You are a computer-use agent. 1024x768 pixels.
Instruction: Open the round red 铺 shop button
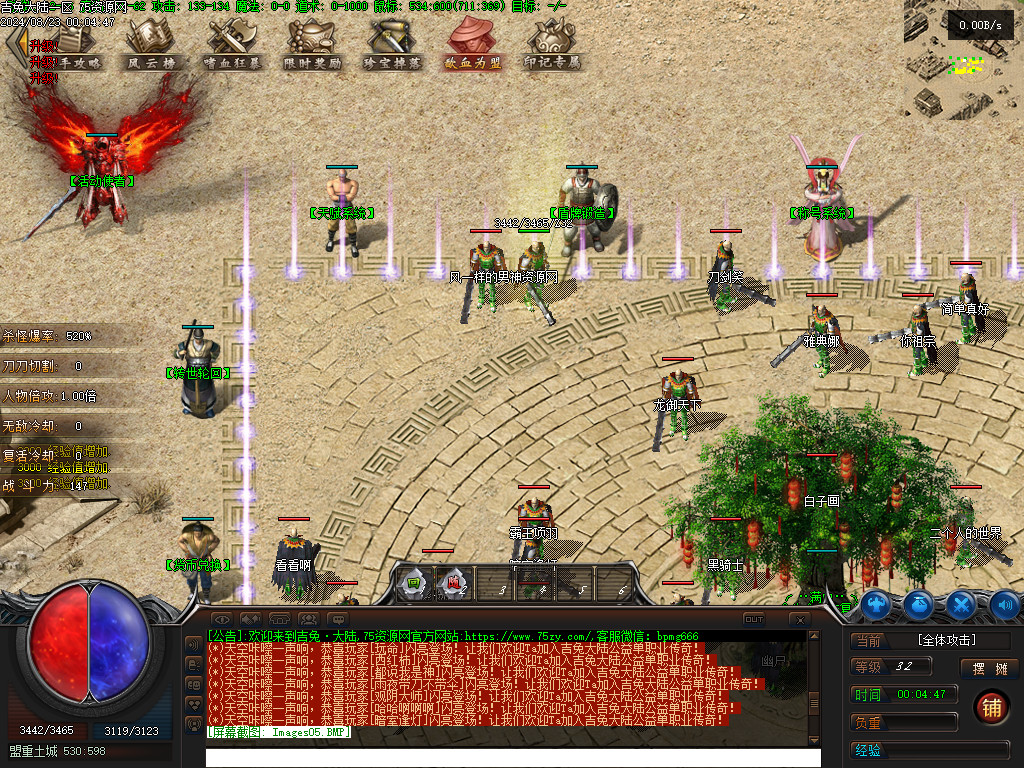[990, 706]
